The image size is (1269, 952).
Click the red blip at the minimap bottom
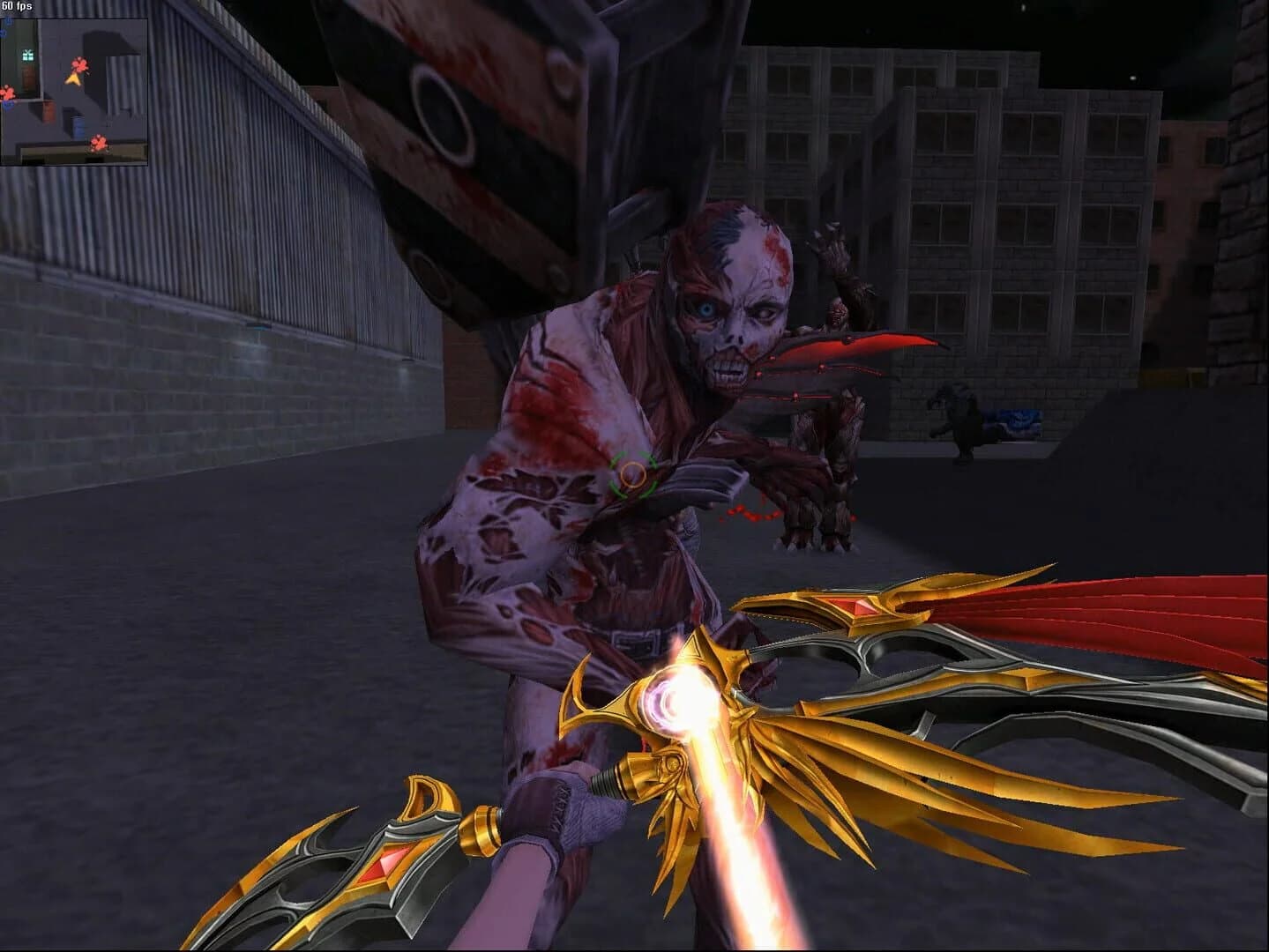coord(98,145)
